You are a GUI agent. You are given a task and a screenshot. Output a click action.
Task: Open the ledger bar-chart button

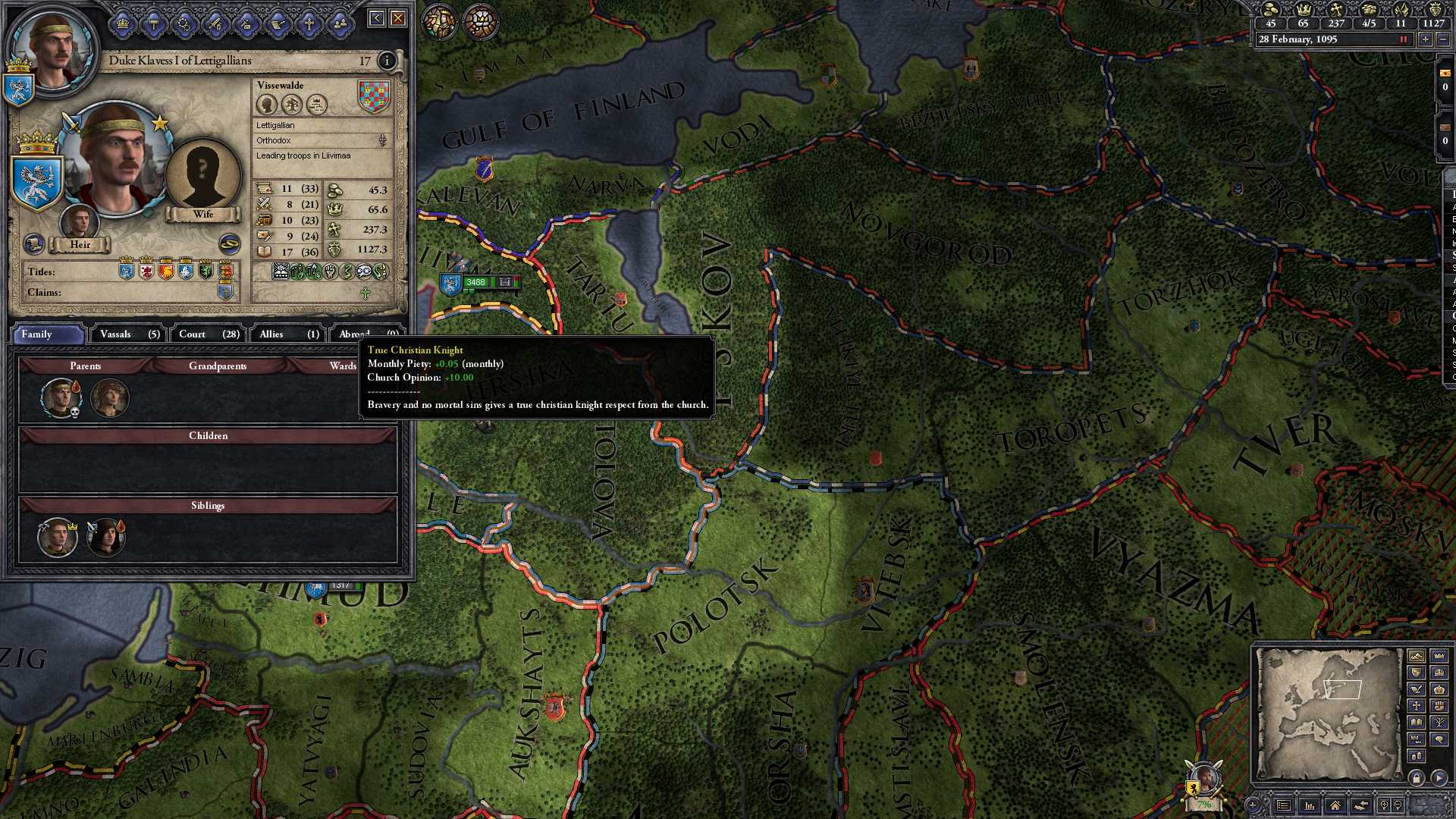click(1310, 805)
